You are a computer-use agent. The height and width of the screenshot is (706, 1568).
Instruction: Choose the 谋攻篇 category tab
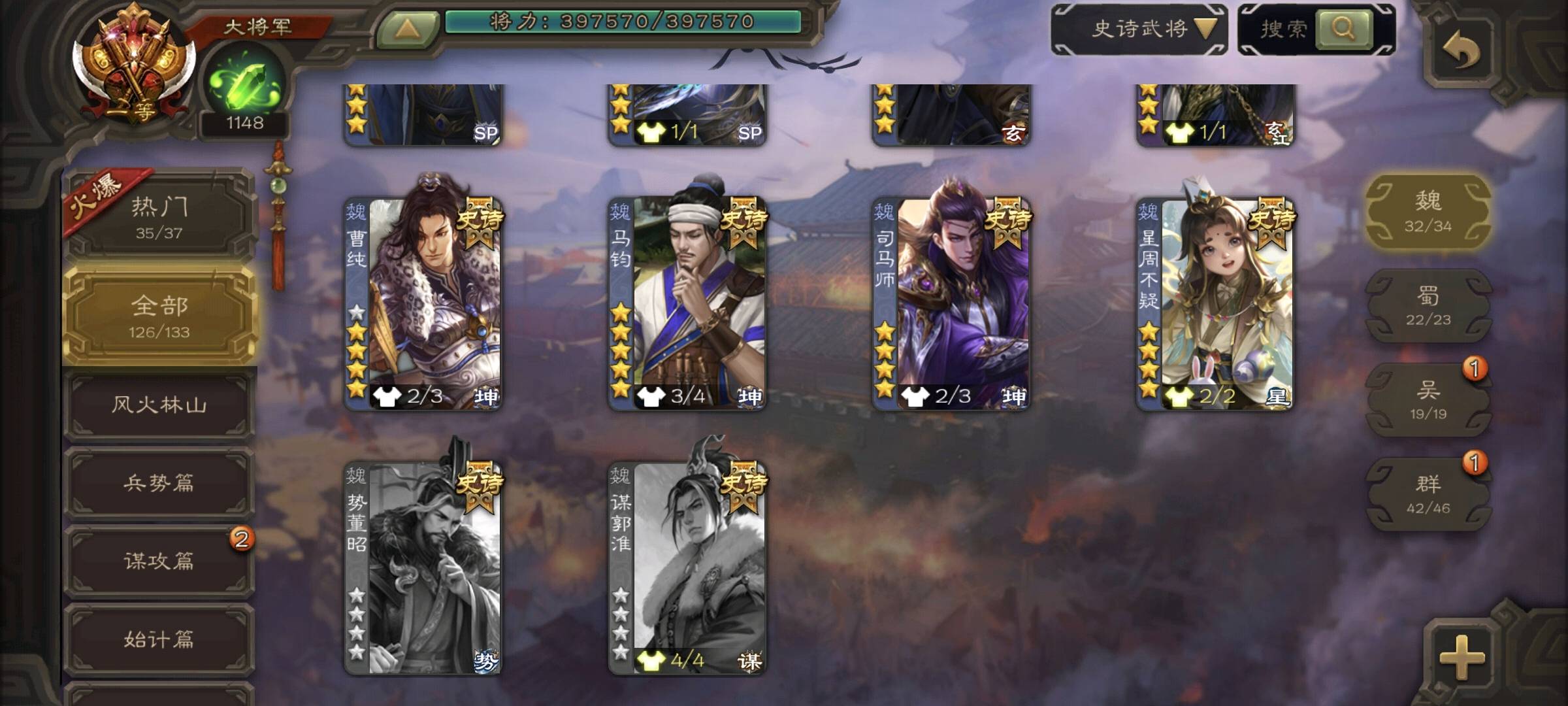click(159, 561)
